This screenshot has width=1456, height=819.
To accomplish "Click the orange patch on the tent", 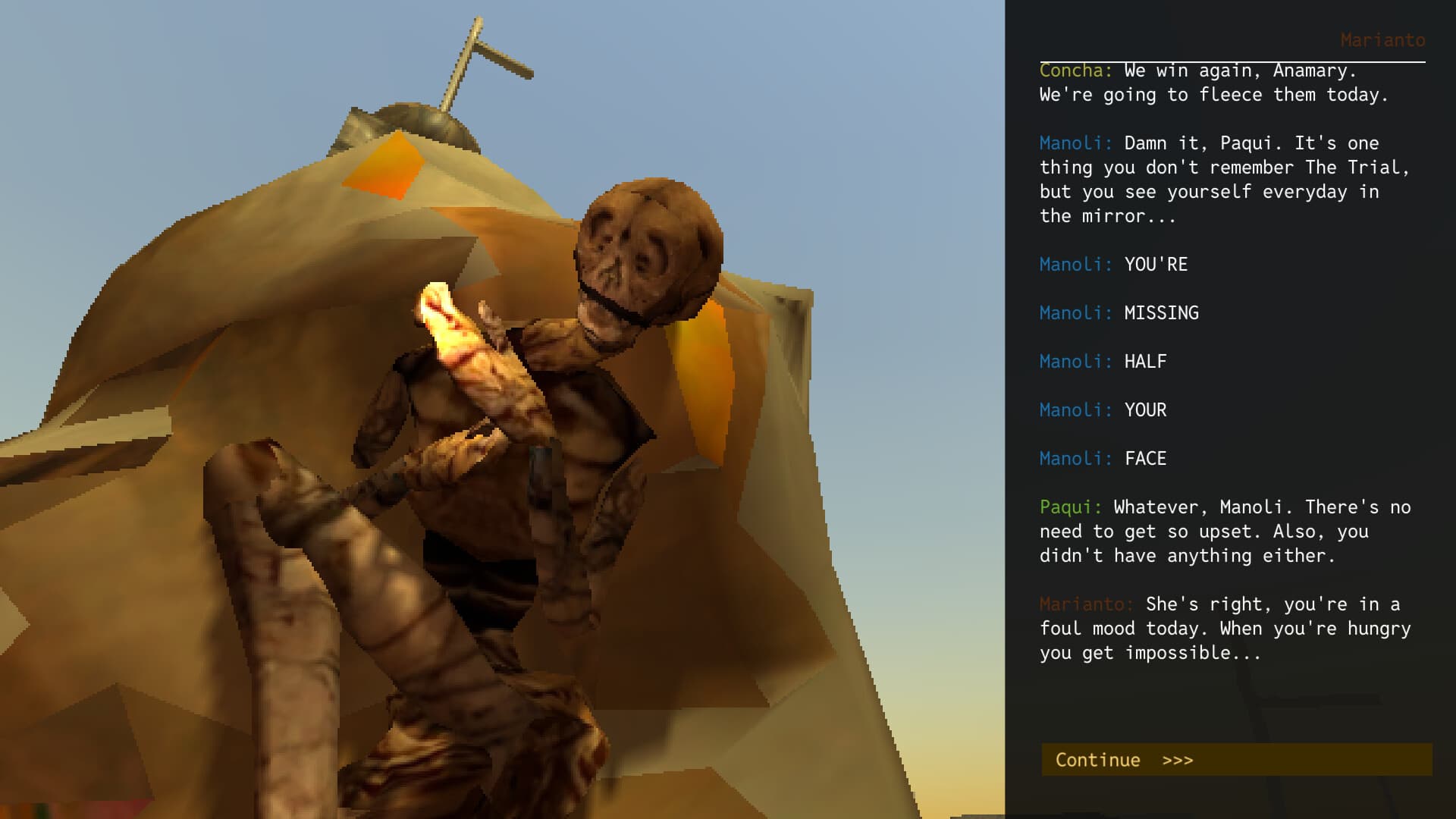I will coord(383,163).
